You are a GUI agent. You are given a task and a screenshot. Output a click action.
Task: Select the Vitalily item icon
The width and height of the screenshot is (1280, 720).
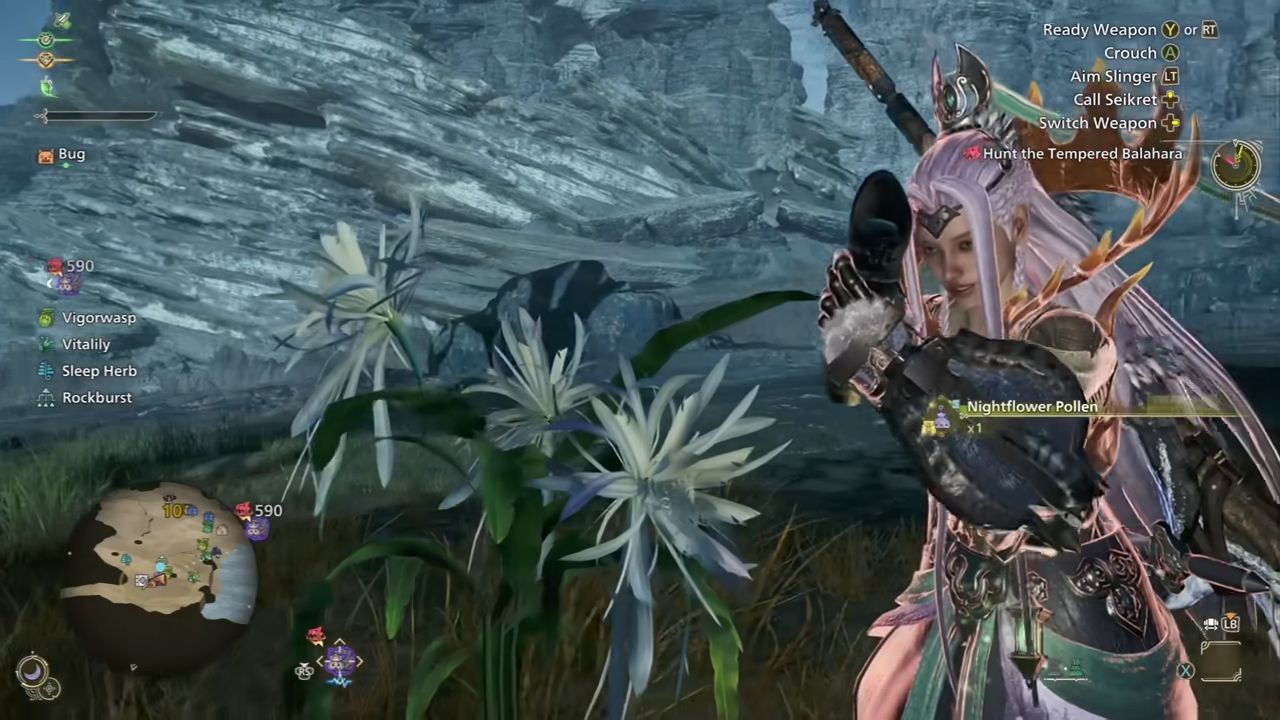[44, 344]
